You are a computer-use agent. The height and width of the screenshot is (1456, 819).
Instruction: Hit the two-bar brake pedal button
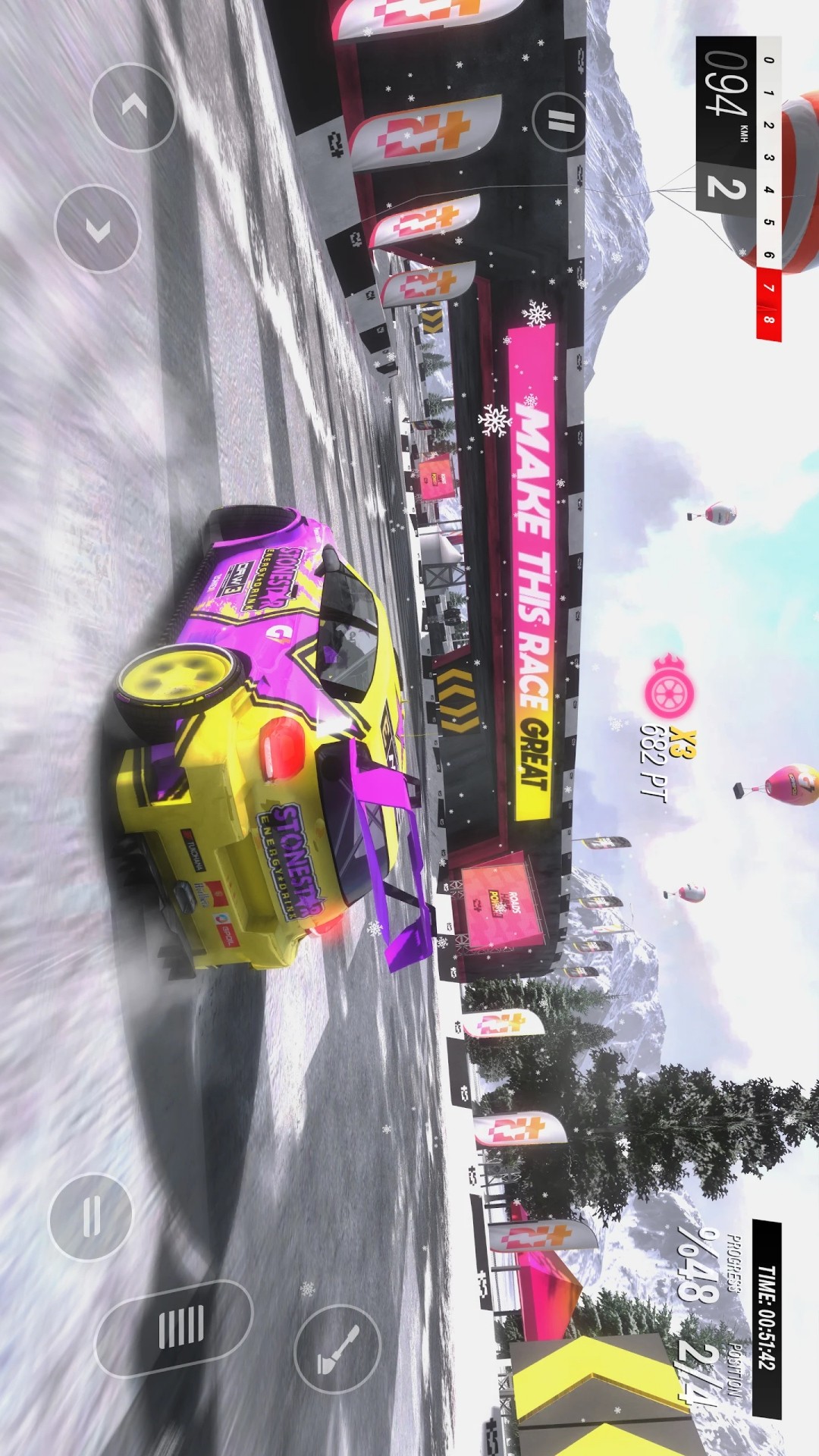(x=91, y=1216)
